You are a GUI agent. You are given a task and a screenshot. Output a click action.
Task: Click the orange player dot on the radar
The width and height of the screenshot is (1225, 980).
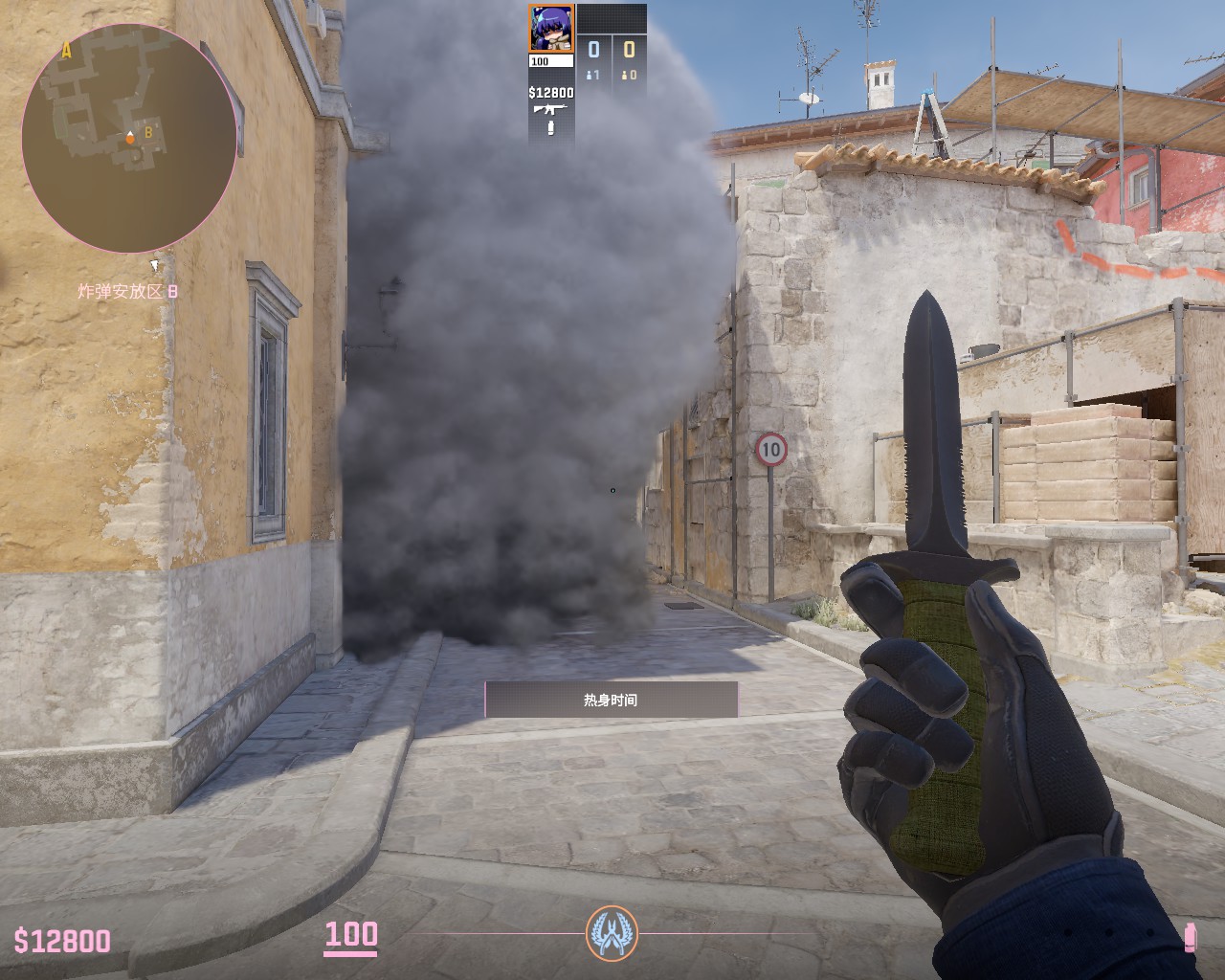(130, 139)
